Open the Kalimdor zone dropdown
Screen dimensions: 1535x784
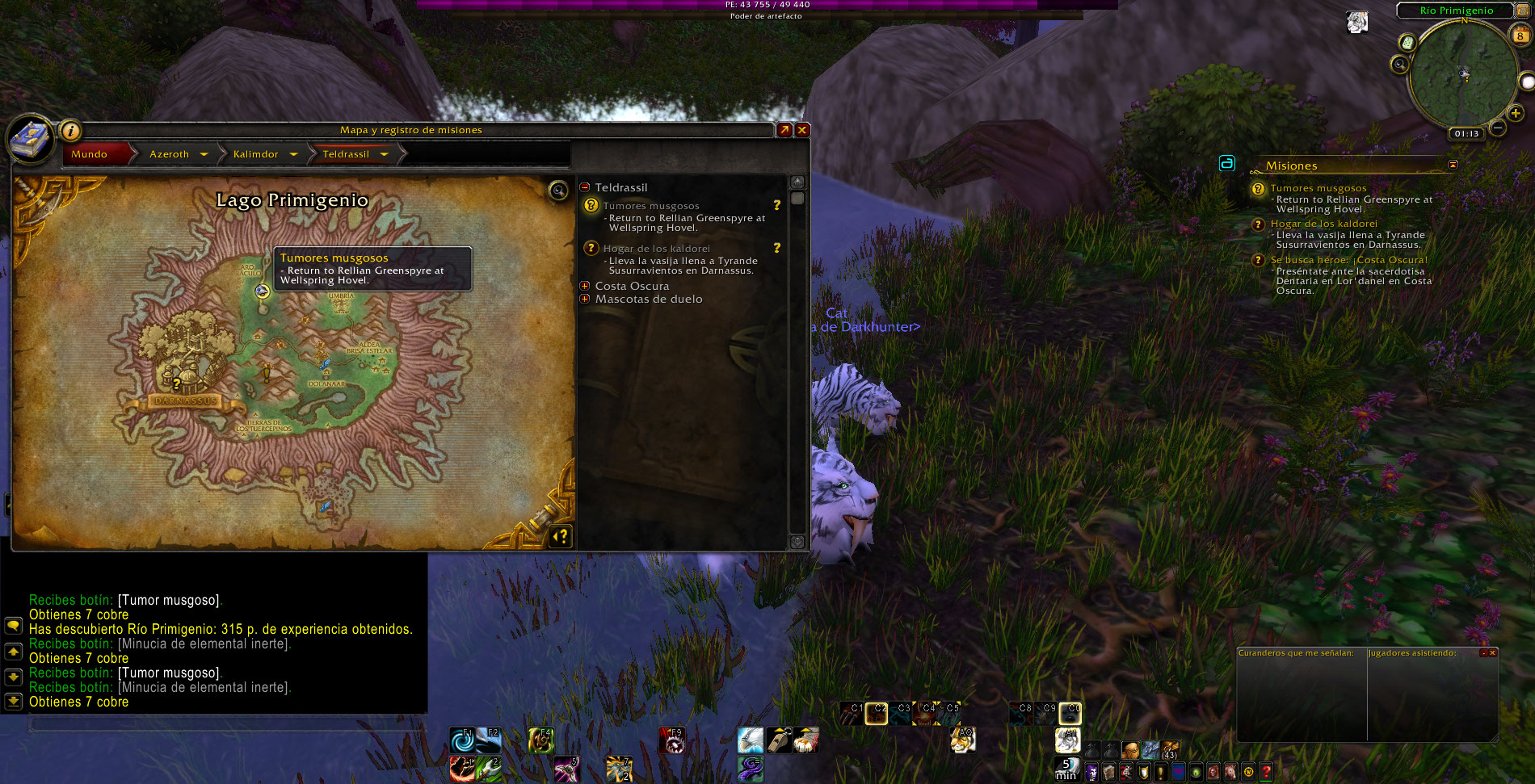(293, 154)
